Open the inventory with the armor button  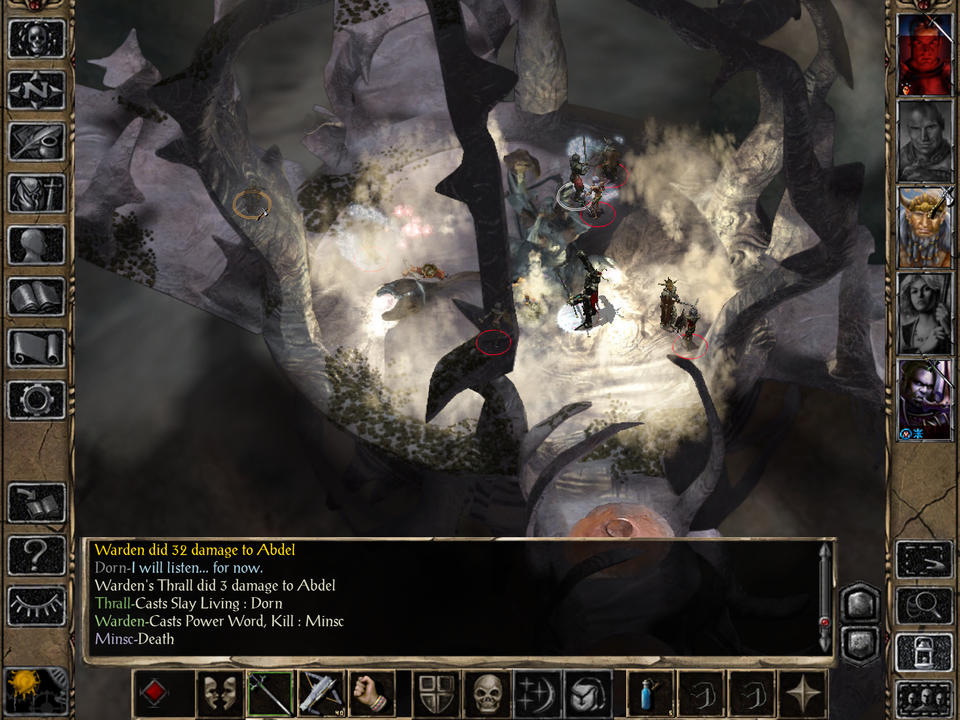(x=37, y=193)
